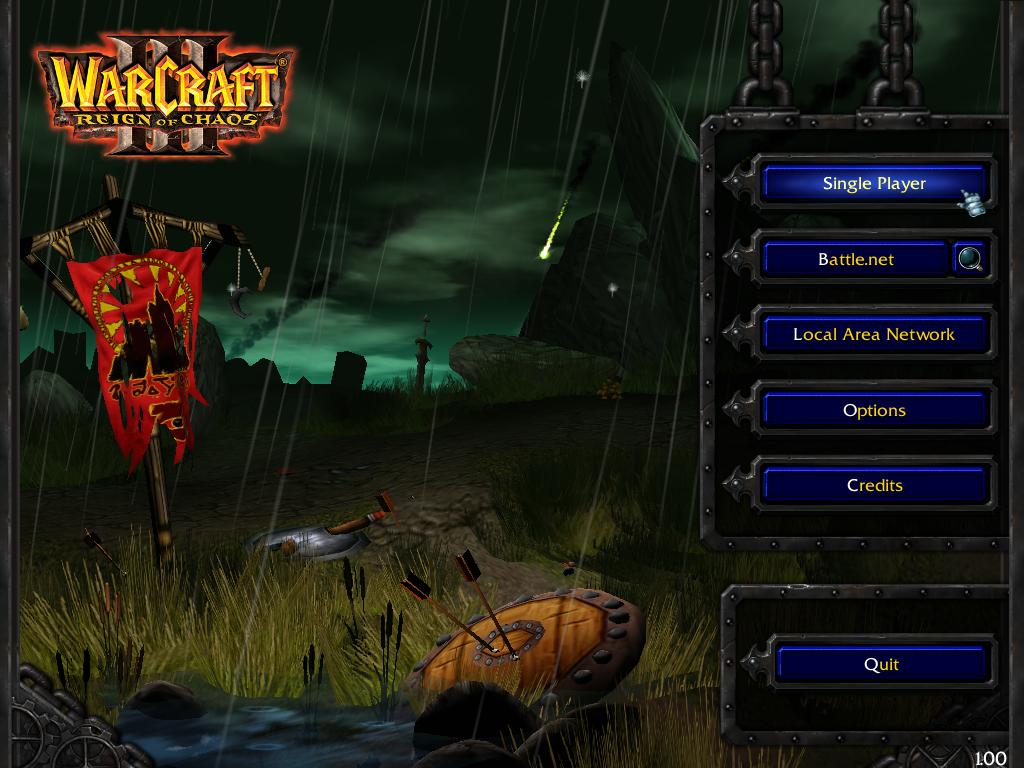View the Credits
Screen dimensions: 1024x768
click(x=874, y=486)
